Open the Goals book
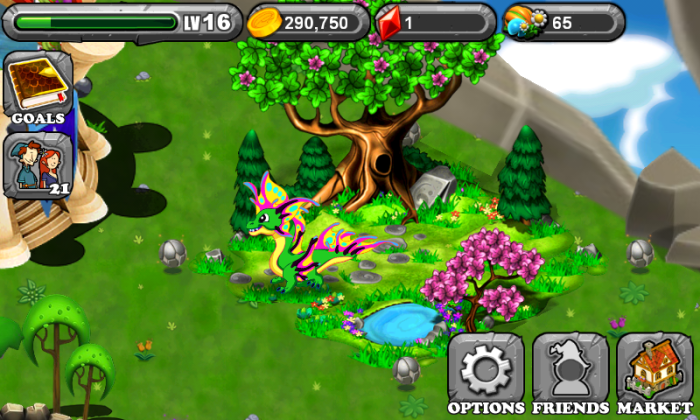This screenshot has width=700, height=420. click(37, 89)
